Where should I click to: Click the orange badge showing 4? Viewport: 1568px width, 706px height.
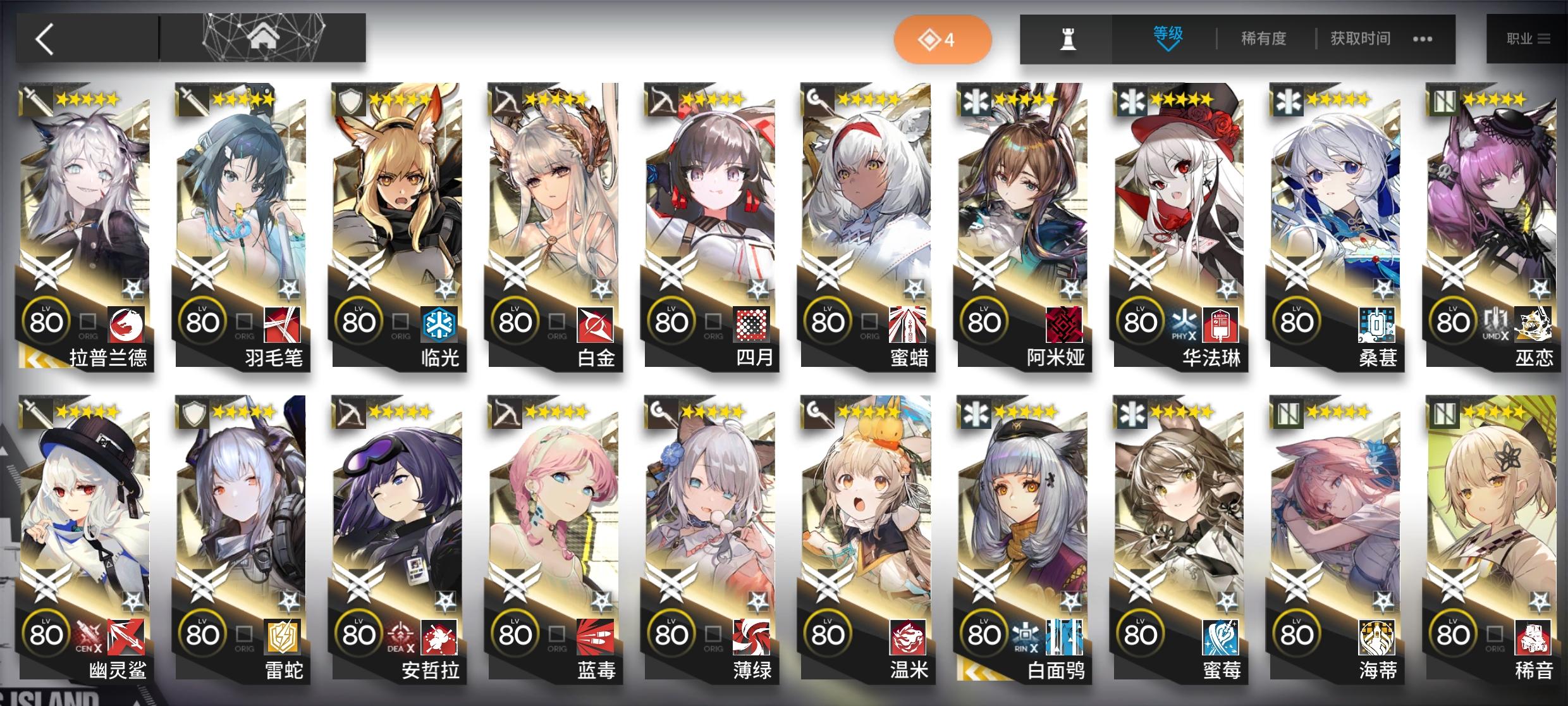click(x=942, y=39)
